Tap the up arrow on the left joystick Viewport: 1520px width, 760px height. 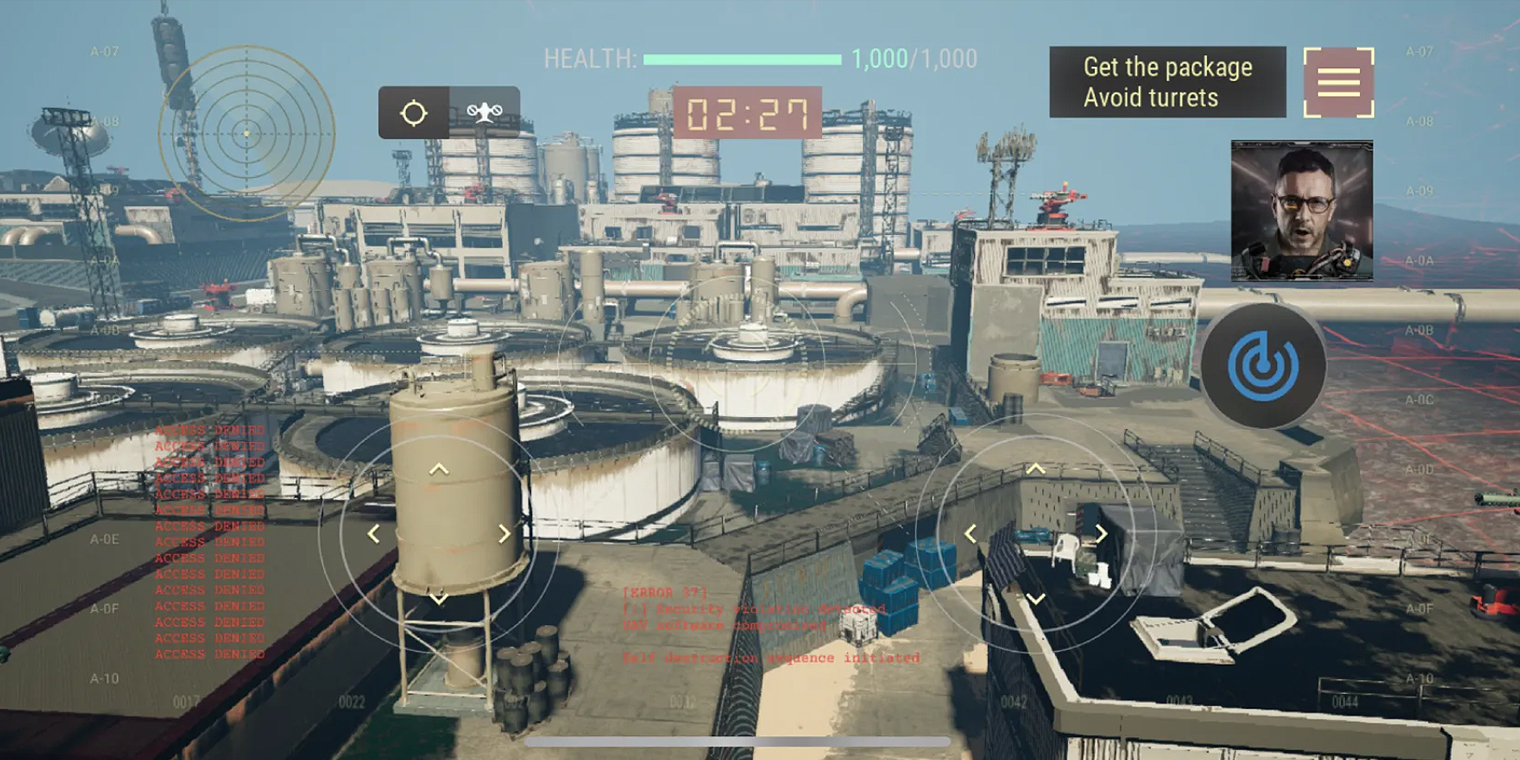click(439, 469)
